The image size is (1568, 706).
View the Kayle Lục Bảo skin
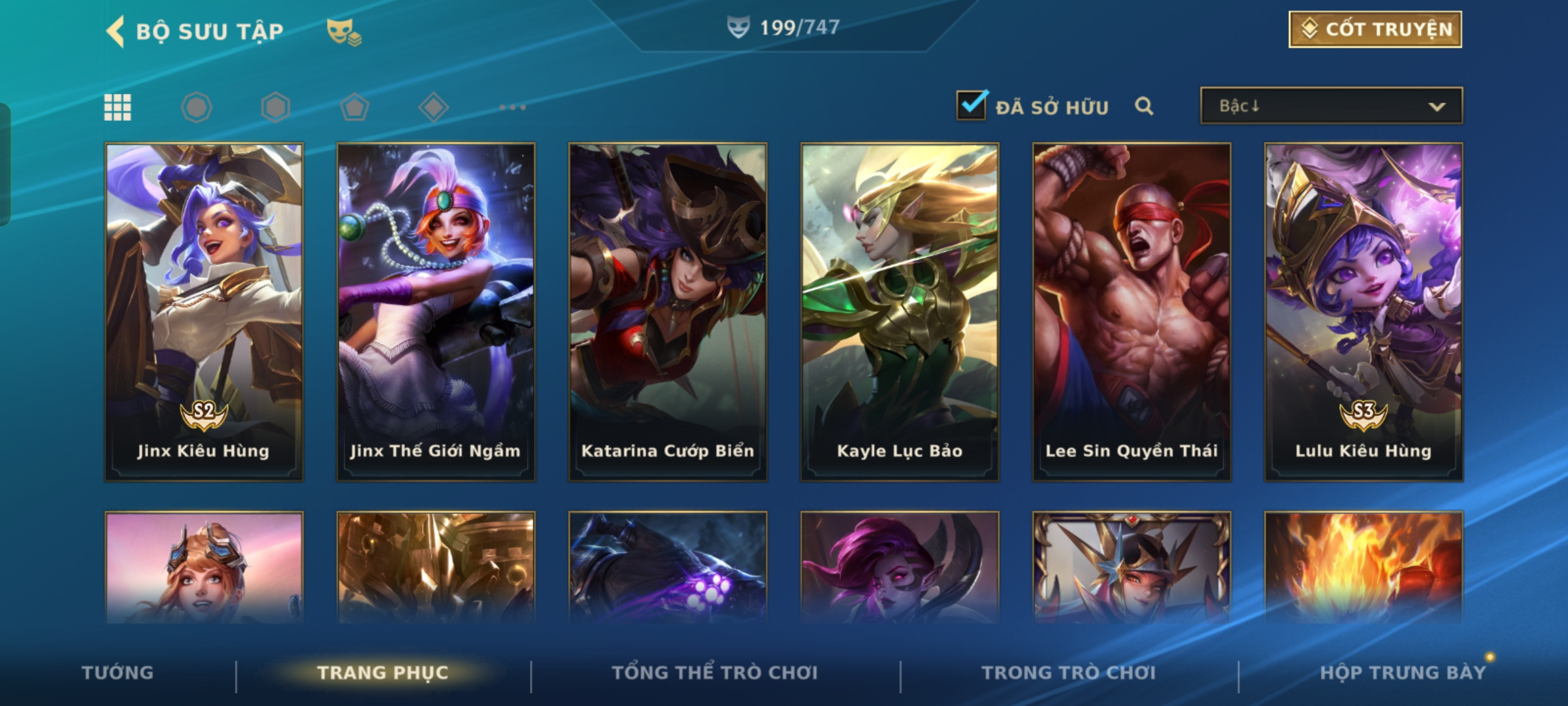point(900,312)
